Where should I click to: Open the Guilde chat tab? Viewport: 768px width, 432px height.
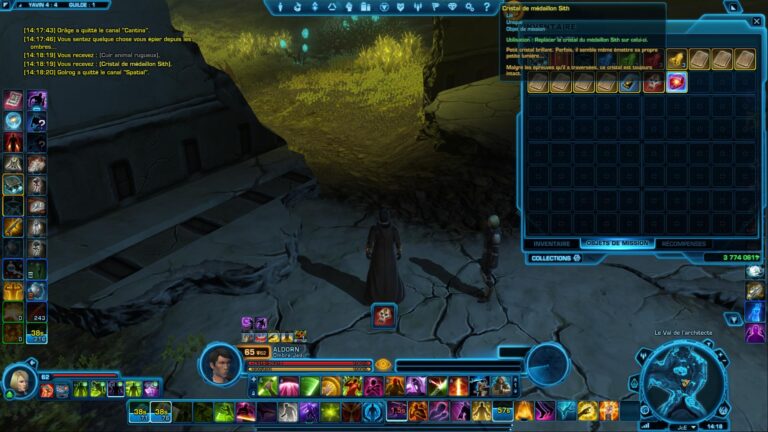[72, 5]
